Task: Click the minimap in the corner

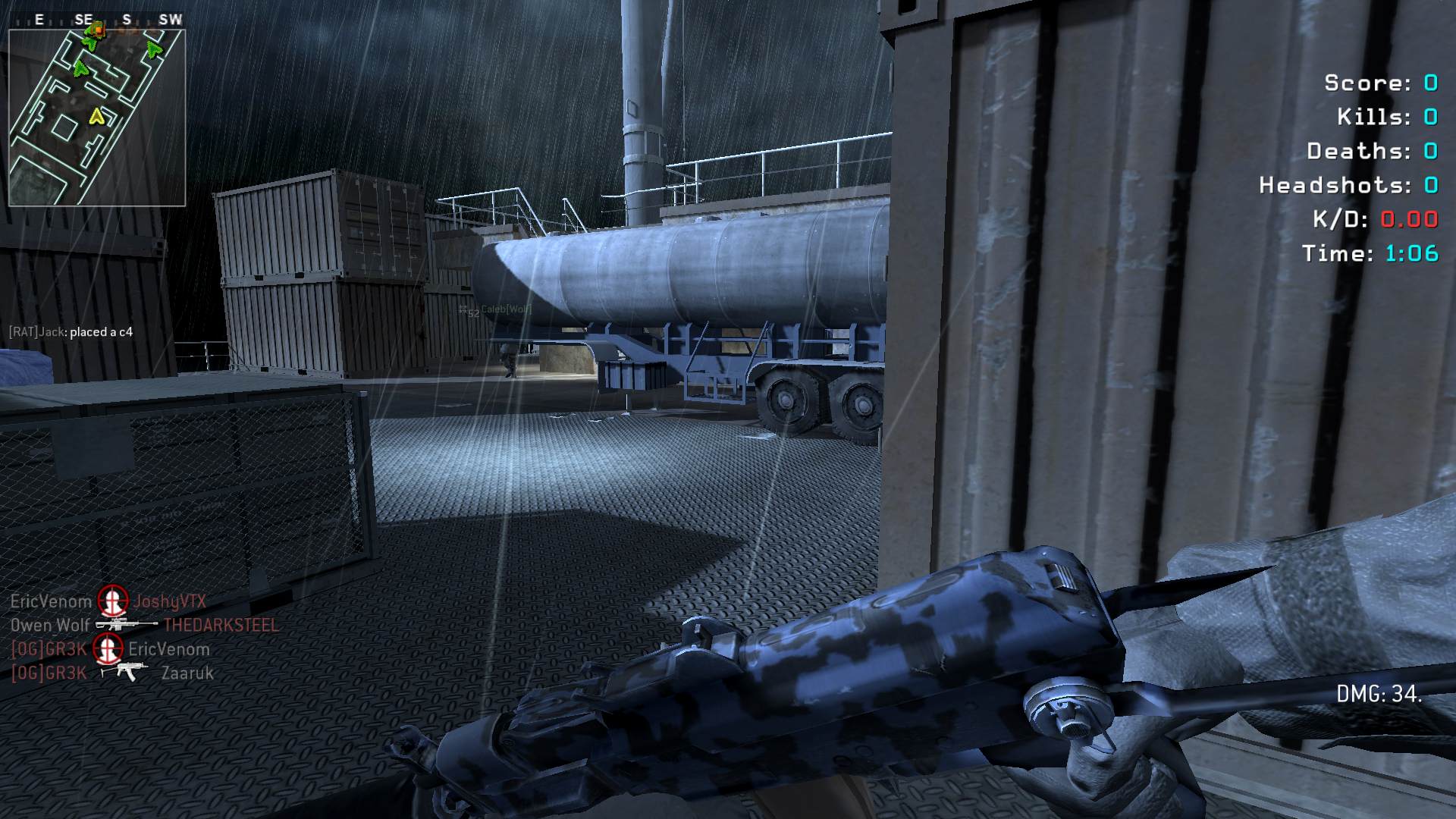Action: point(96,118)
